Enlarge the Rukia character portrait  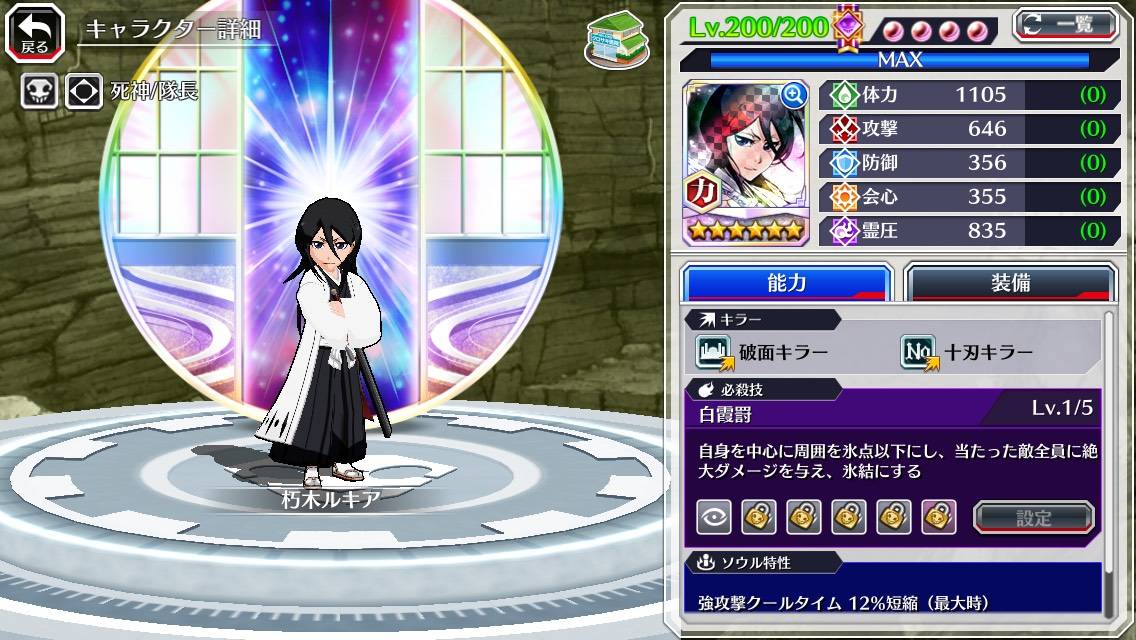pos(795,96)
